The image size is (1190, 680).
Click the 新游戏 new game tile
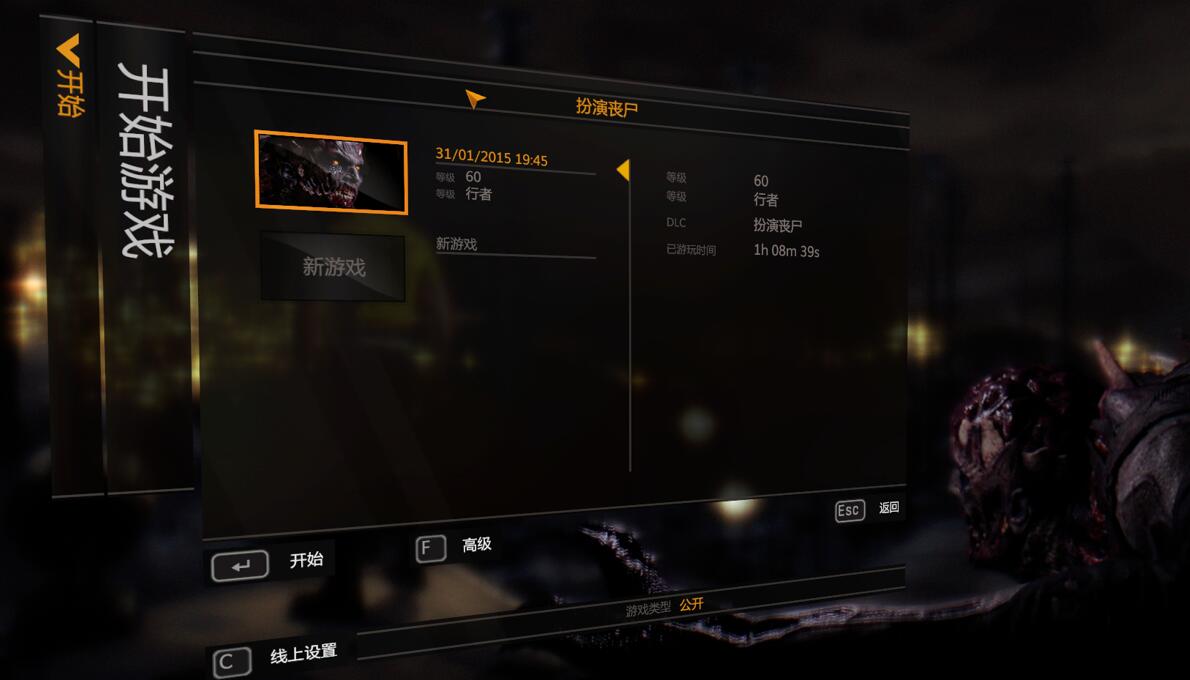[x=333, y=267]
